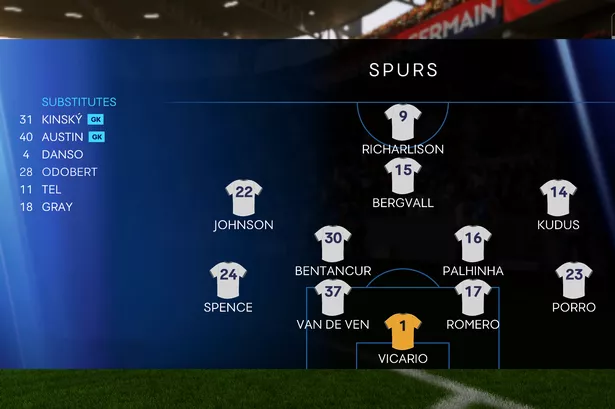
Task: Choose Gray in the substitutes list
Action: [57, 207]
